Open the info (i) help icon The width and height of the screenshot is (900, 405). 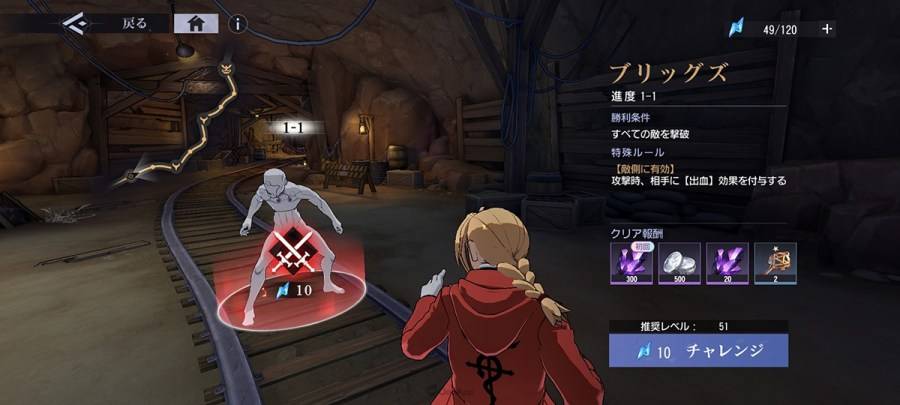238,24
